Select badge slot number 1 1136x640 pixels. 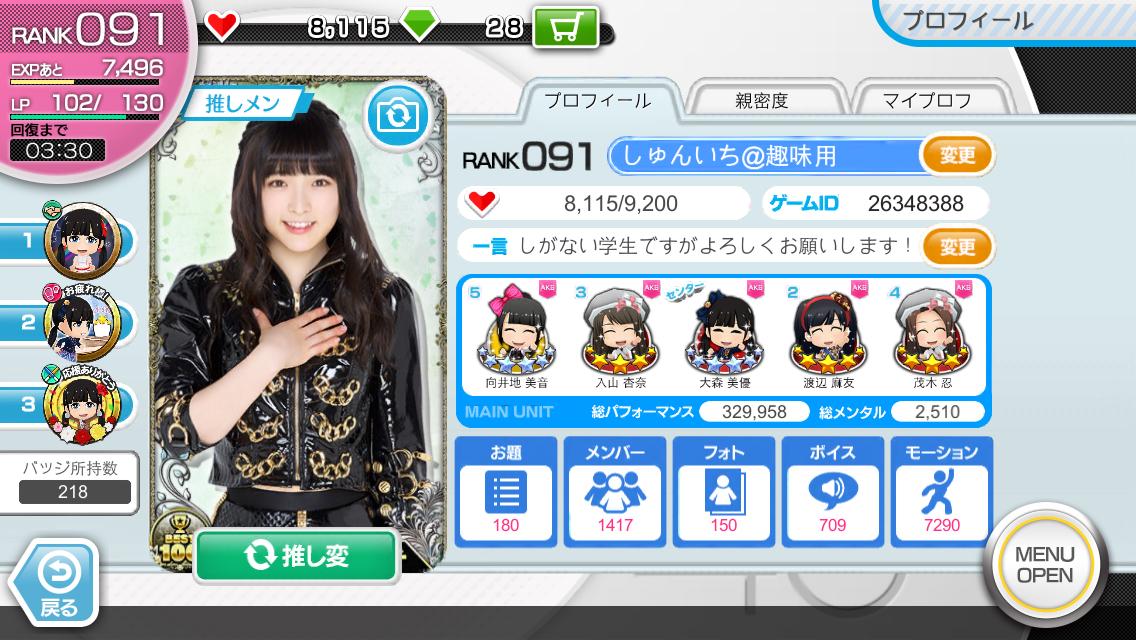coord(82,239)
